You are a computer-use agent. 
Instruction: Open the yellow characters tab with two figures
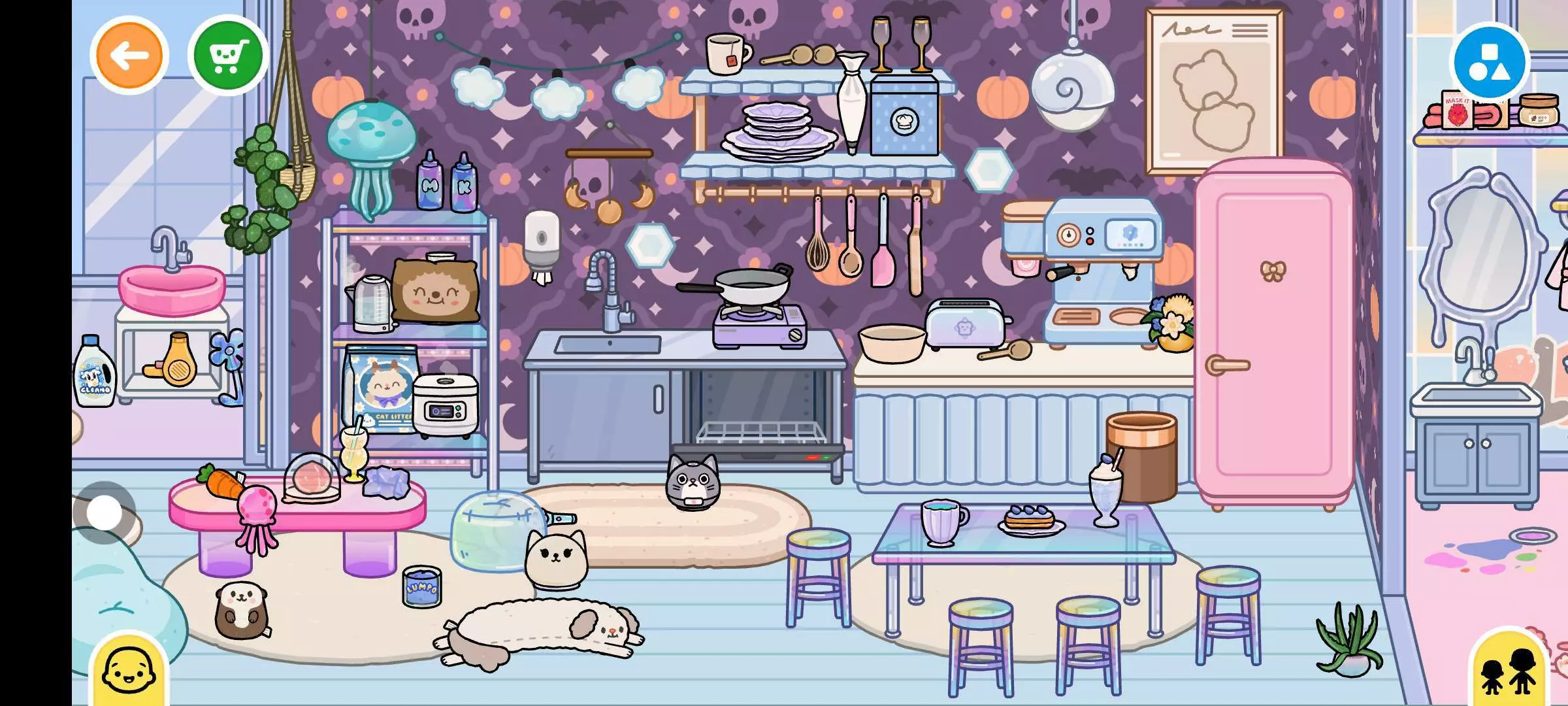pyautogui.click(x=1509, y=670)
